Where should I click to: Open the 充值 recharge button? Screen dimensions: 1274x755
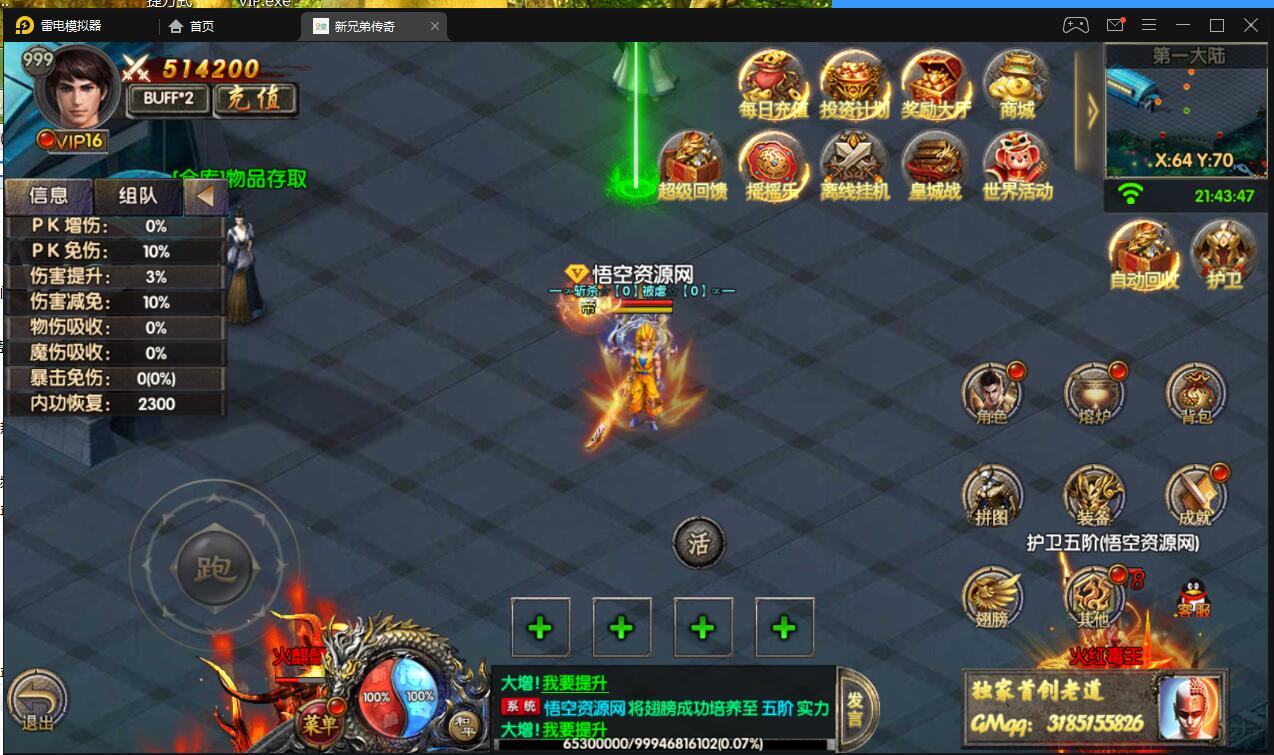coord(257,99)
